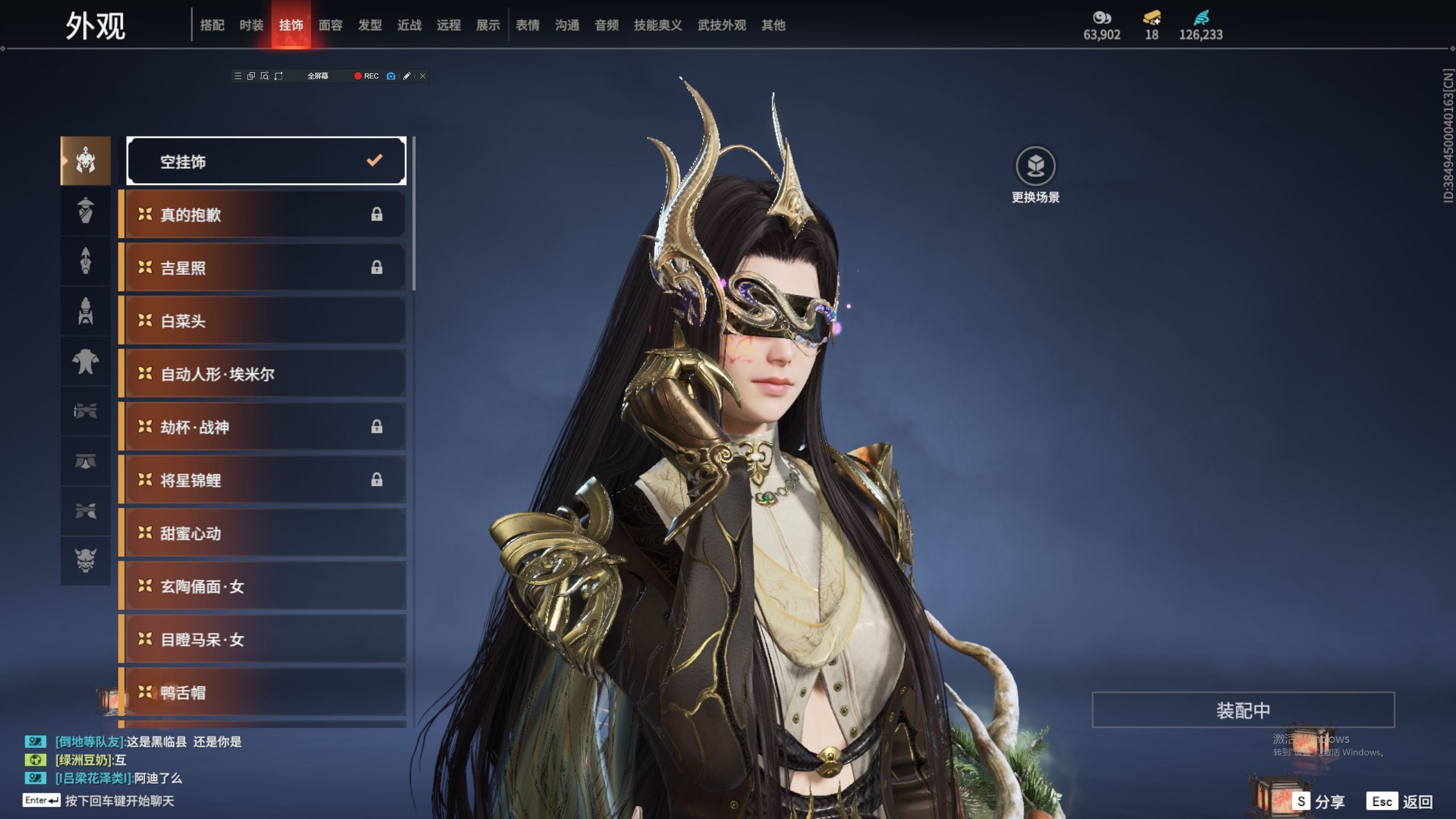This screenshot has height=819, width=1456.
Task: Click the 装配中 equip button
Action: pyautogui.click(x=1243, y=710)
